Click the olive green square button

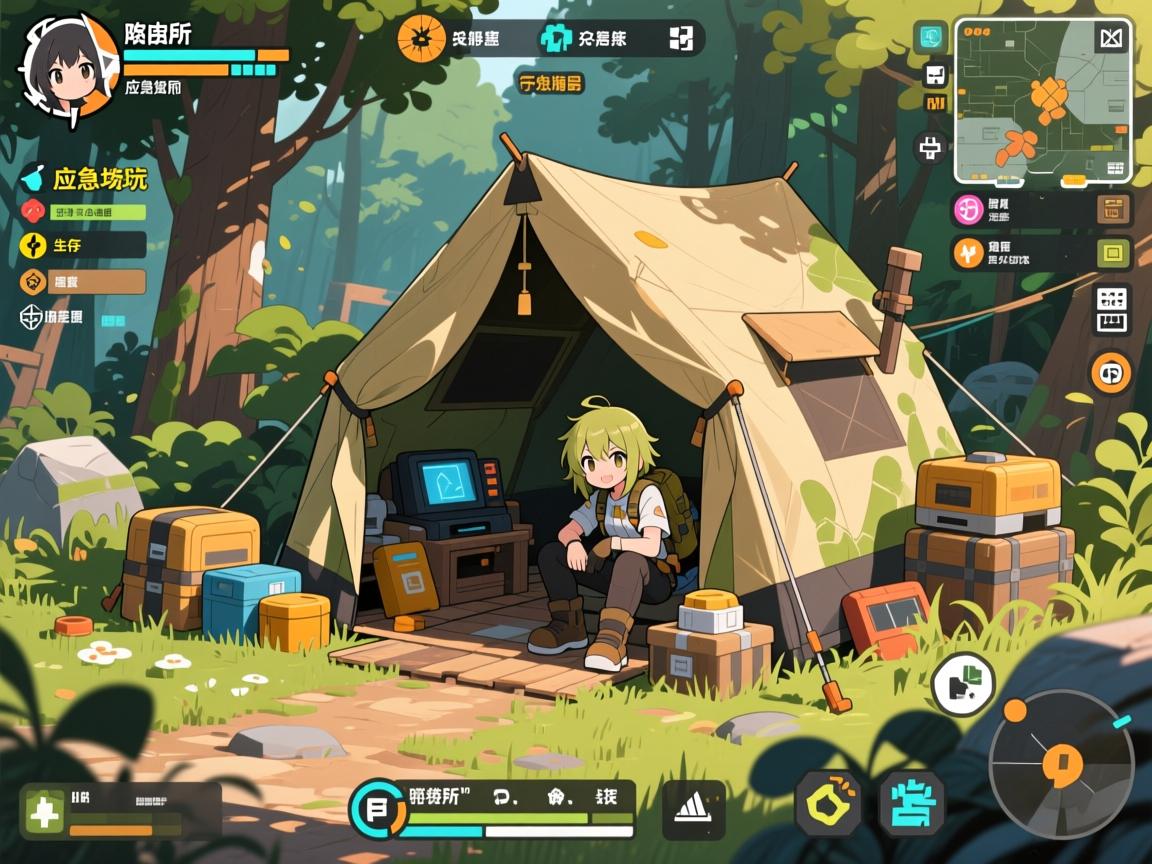tap(1112, 253)
